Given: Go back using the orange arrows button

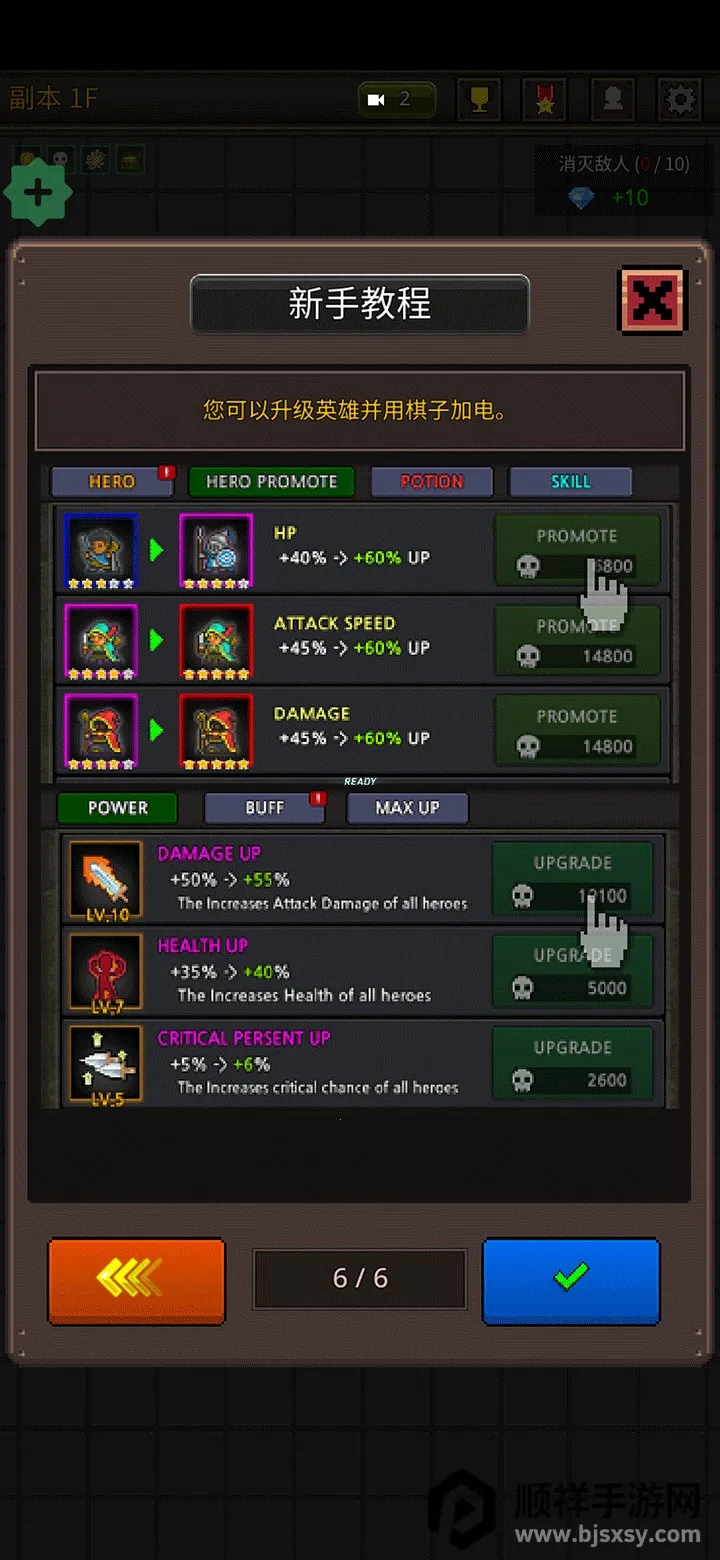Looking at the screenshot, I should coord(137,1281).
